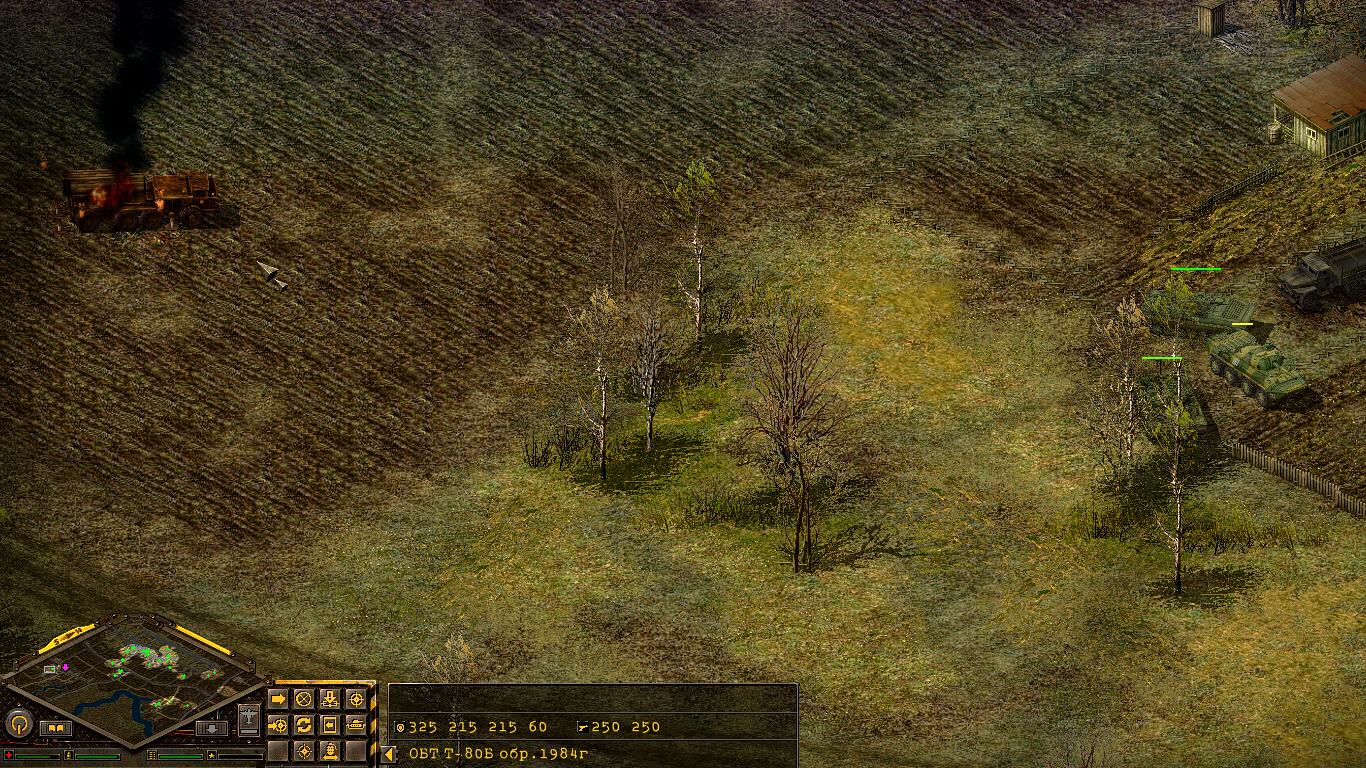Click the attack-ground small crosshair icon
The width and height of the screenshot is (1366, 768).
[x=304, y=751]
